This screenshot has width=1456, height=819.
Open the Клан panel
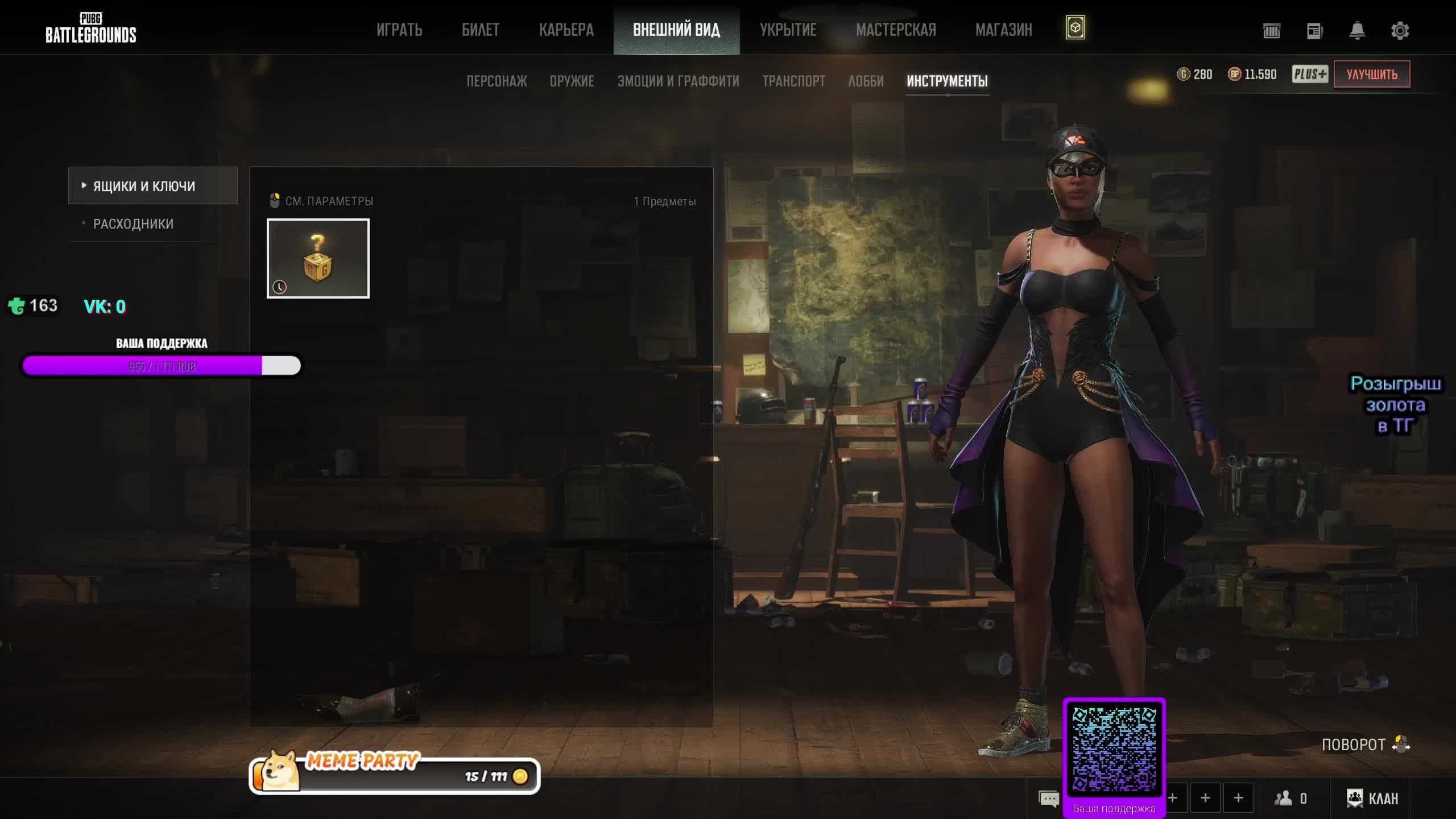[1372, 799]
